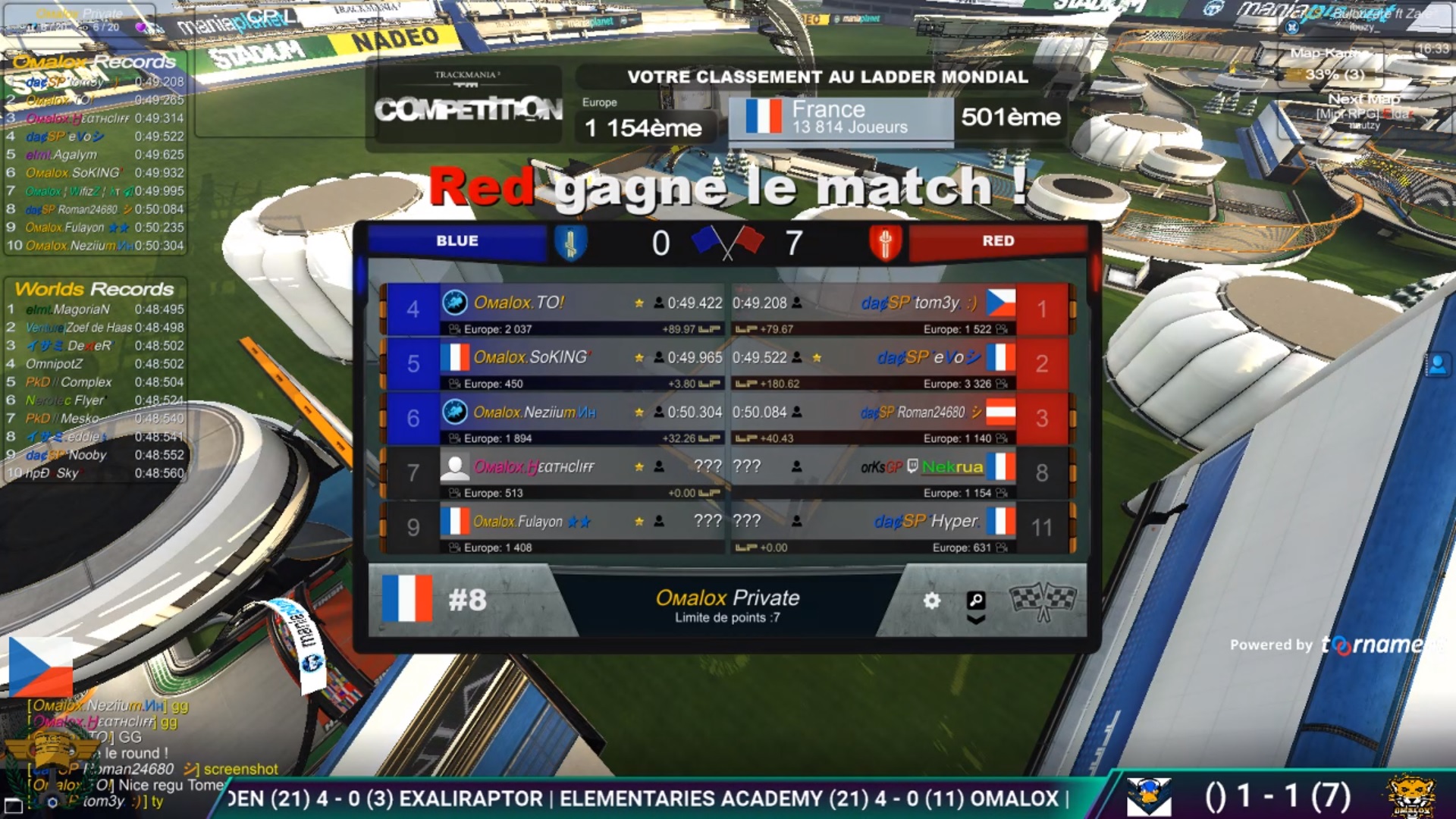Select player tom3y on Red team
This screenshot has width=1456, height=819.
click(919, 303)
